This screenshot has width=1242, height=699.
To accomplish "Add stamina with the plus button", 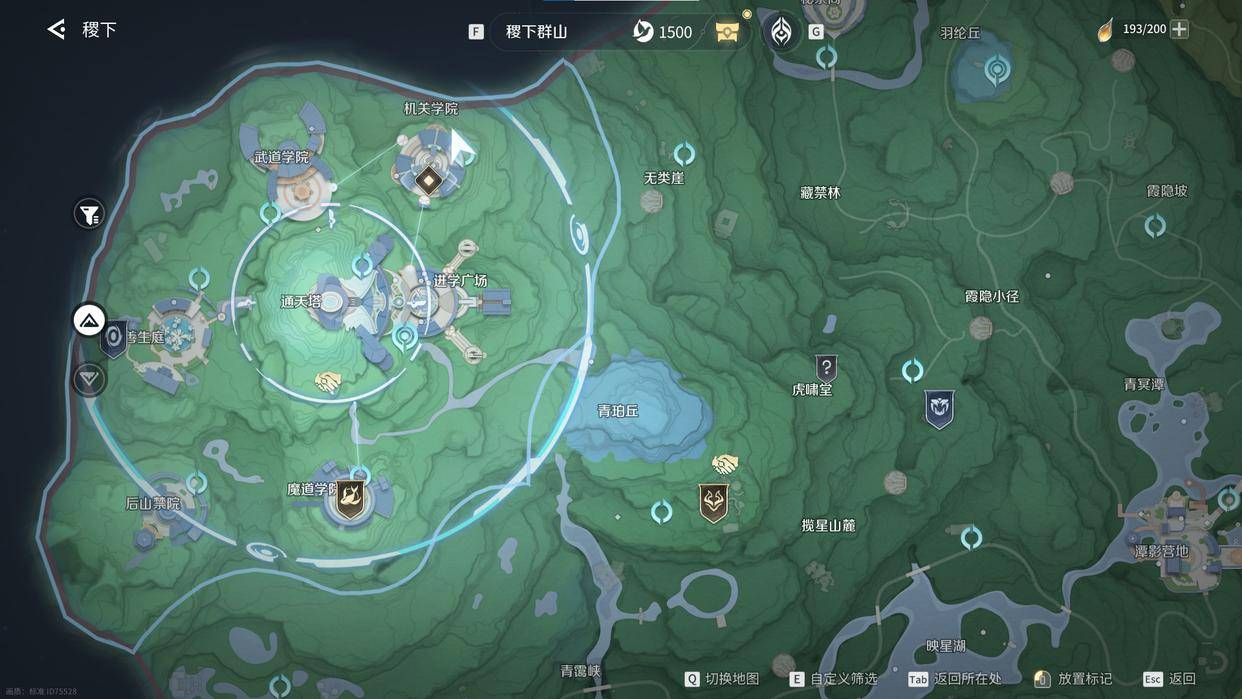I will [1180, 29].
